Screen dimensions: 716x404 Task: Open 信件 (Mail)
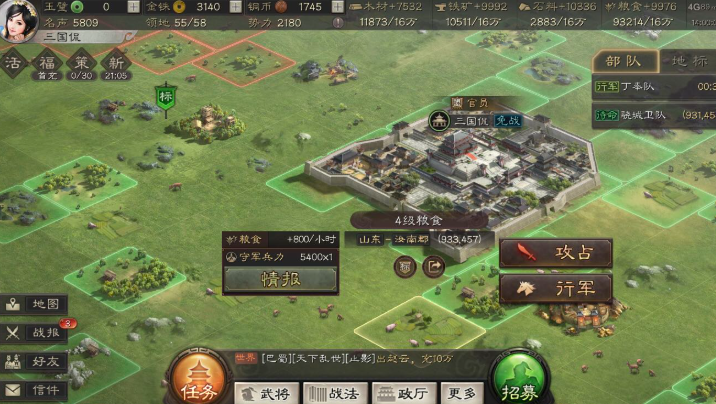tap(34, 389)
